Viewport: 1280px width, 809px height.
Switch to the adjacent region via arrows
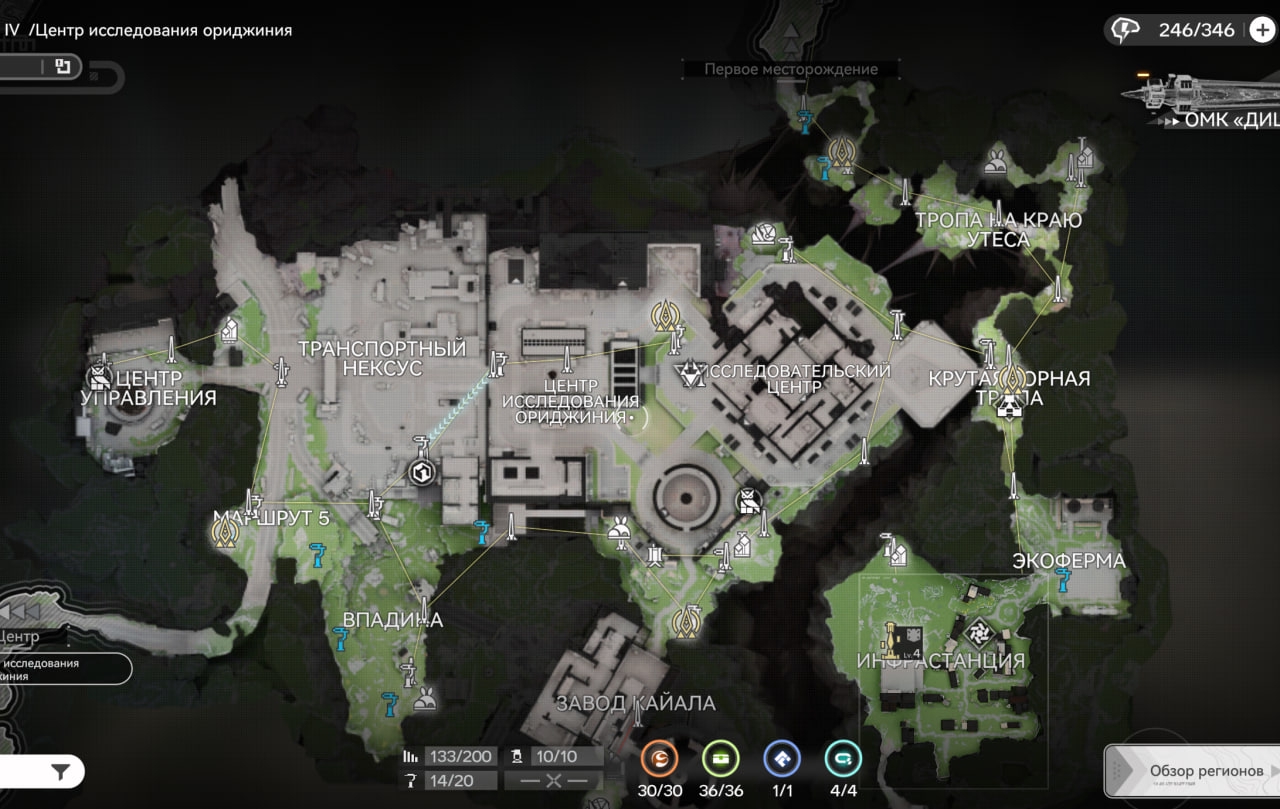[x=18, y=611]
